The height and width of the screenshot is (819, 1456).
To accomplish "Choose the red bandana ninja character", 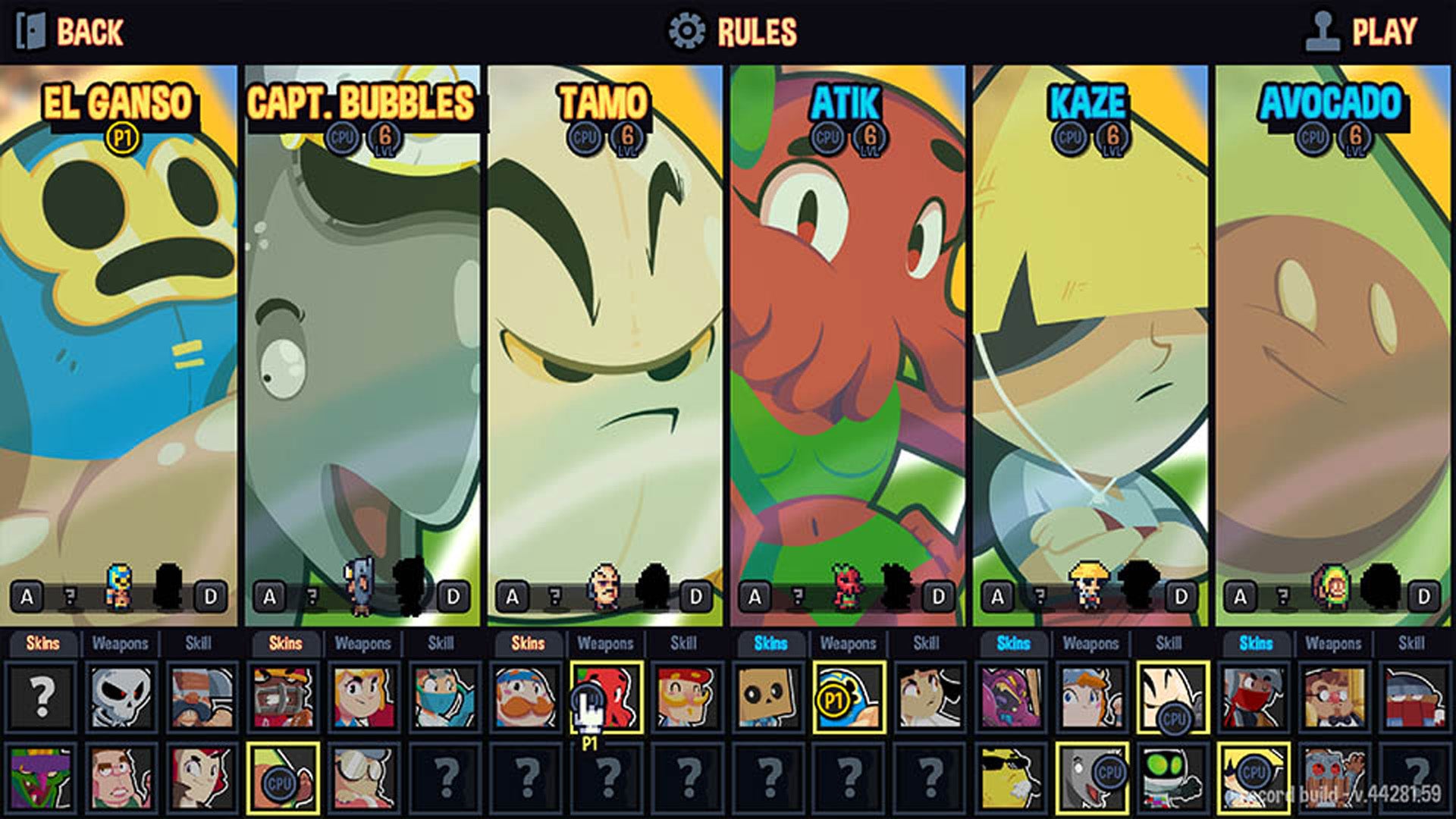I will click(1254, 696).
